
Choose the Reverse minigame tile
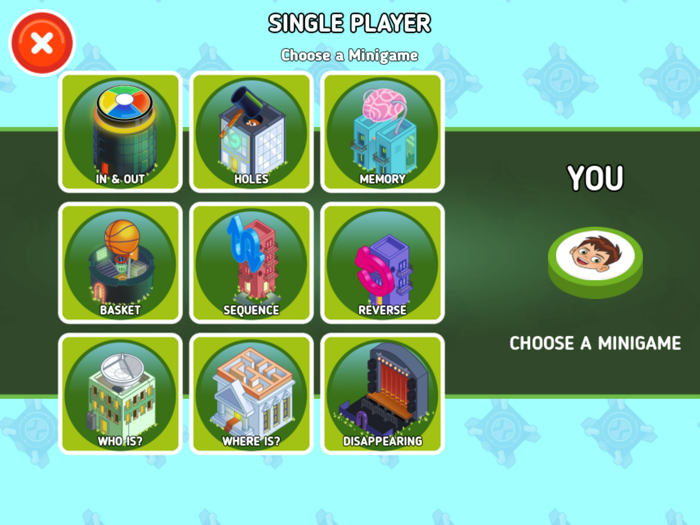382,263
